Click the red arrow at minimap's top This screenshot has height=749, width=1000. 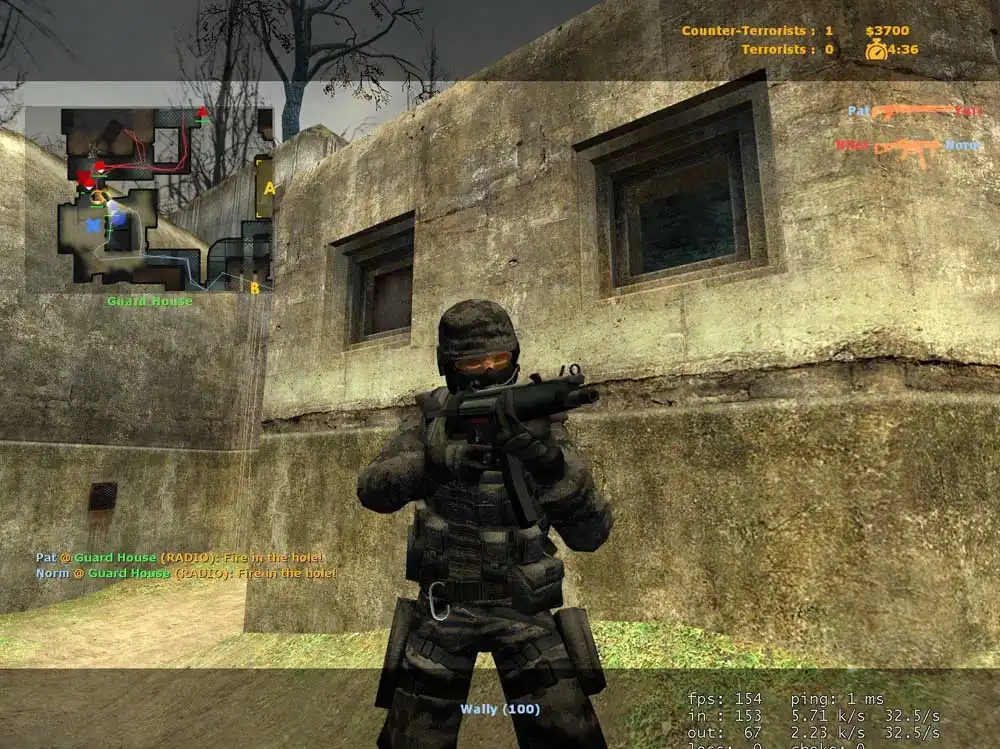(204, 112)
